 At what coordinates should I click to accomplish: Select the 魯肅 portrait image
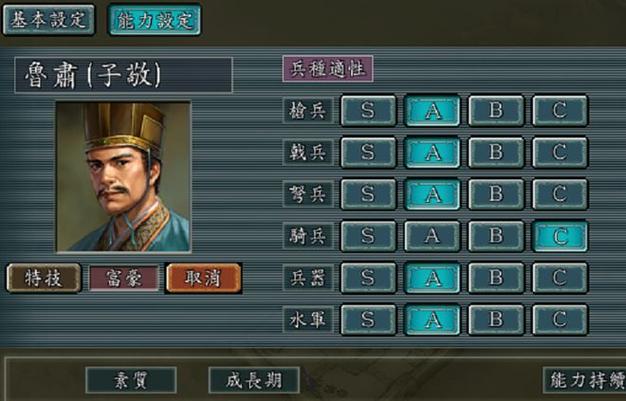click(122, 176)
